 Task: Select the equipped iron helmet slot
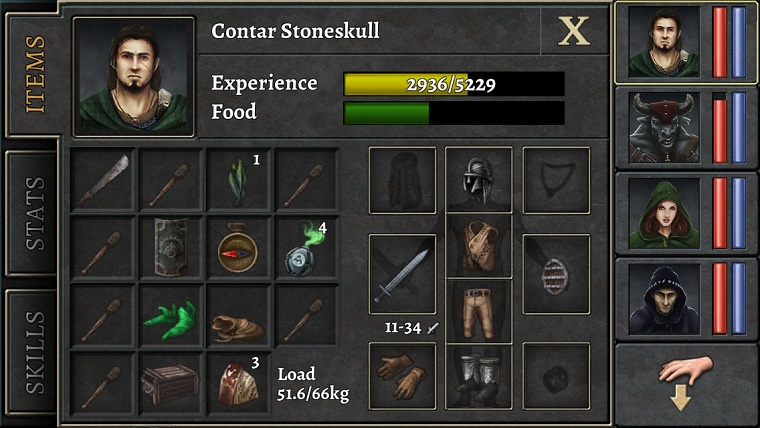pyautogui.click(x=478, y=181)
